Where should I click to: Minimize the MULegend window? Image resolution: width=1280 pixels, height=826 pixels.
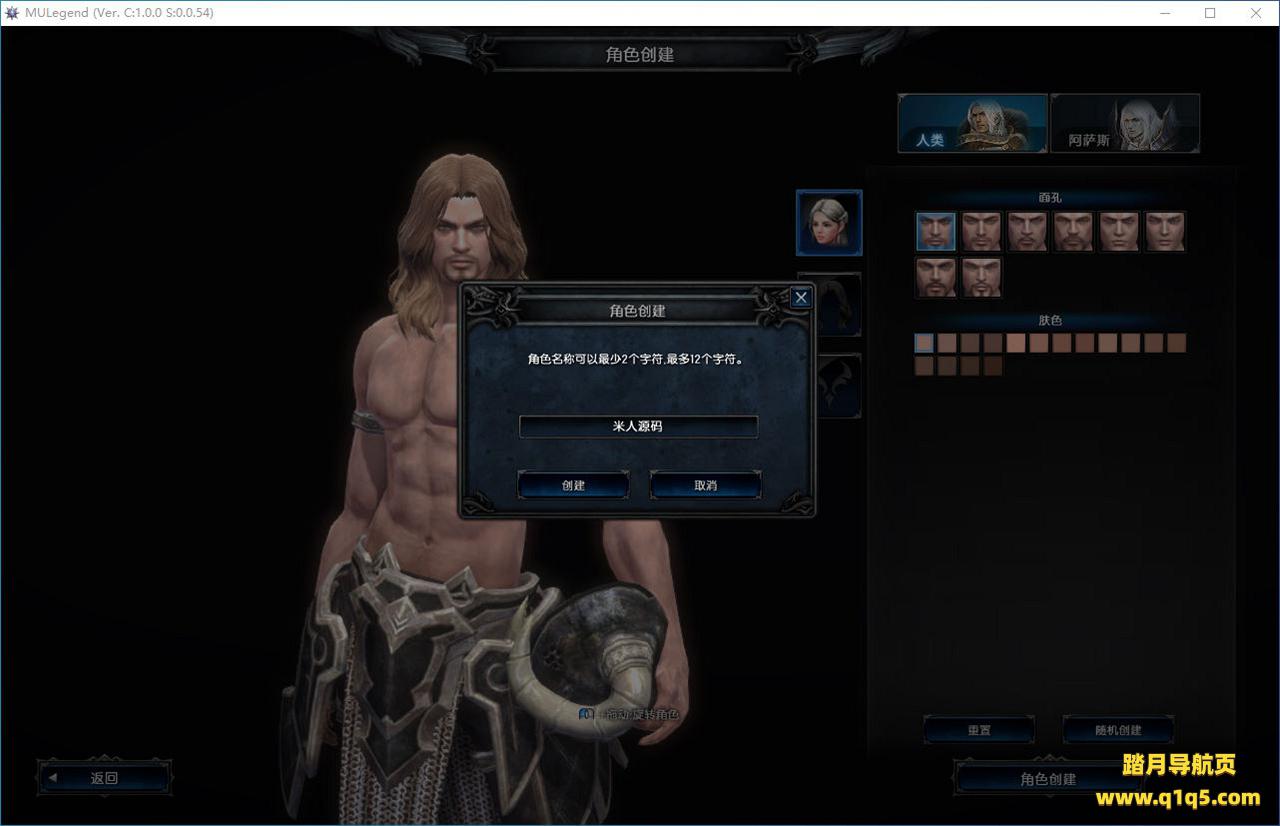[1164, 13]
